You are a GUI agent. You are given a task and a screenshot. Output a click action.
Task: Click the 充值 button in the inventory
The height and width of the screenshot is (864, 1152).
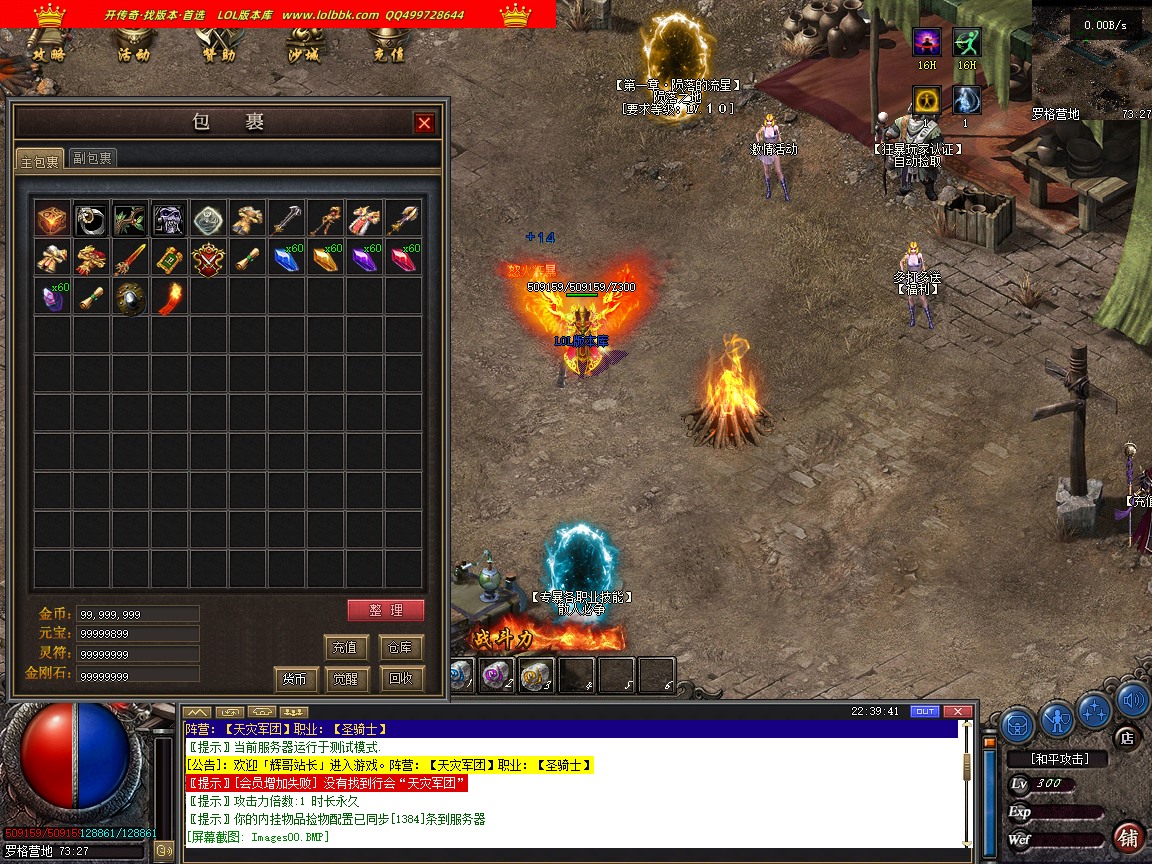tap(347, 647)
